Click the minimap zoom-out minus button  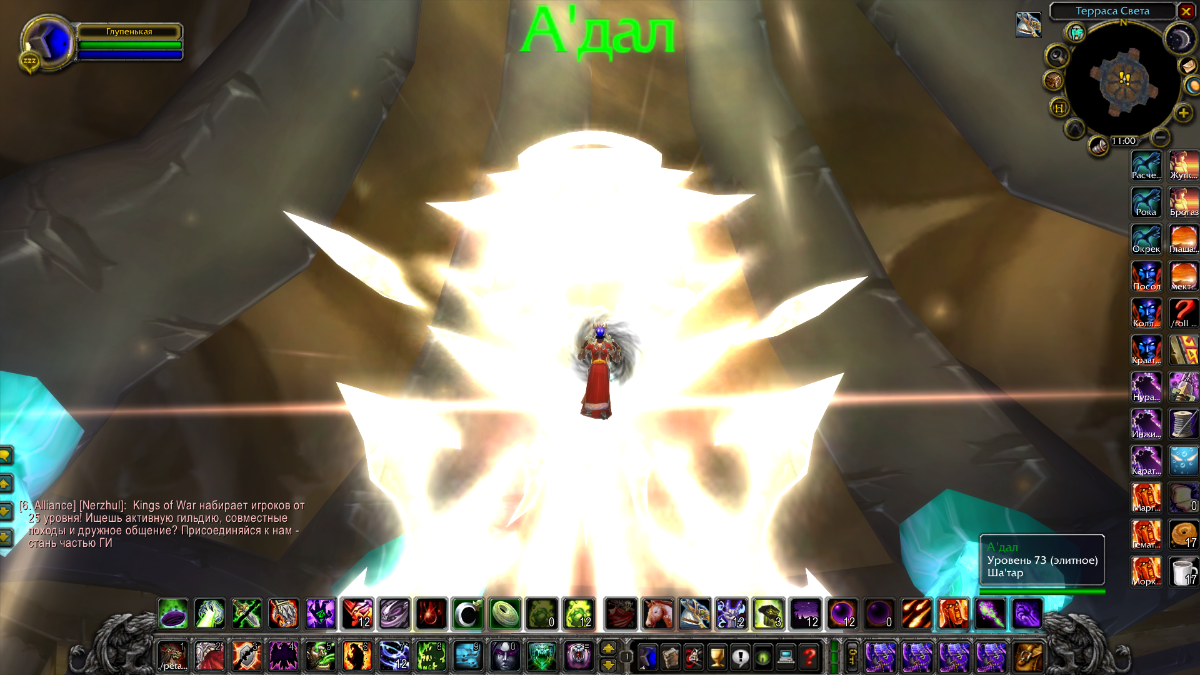1160,138
